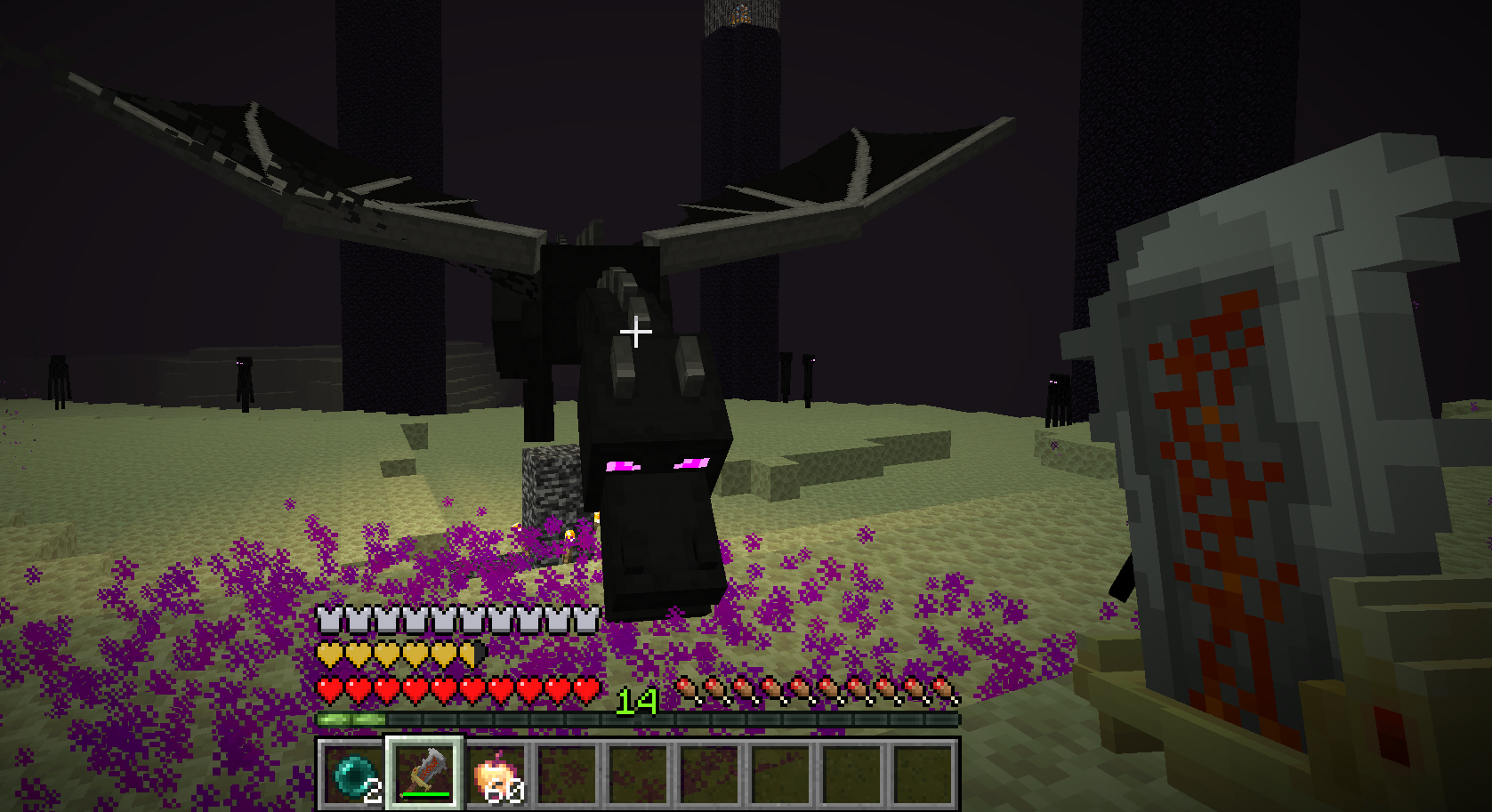Click the crosshair at screen center
Image resolution: width=1492 pixels, height=812 pixels.
(636, 331)
